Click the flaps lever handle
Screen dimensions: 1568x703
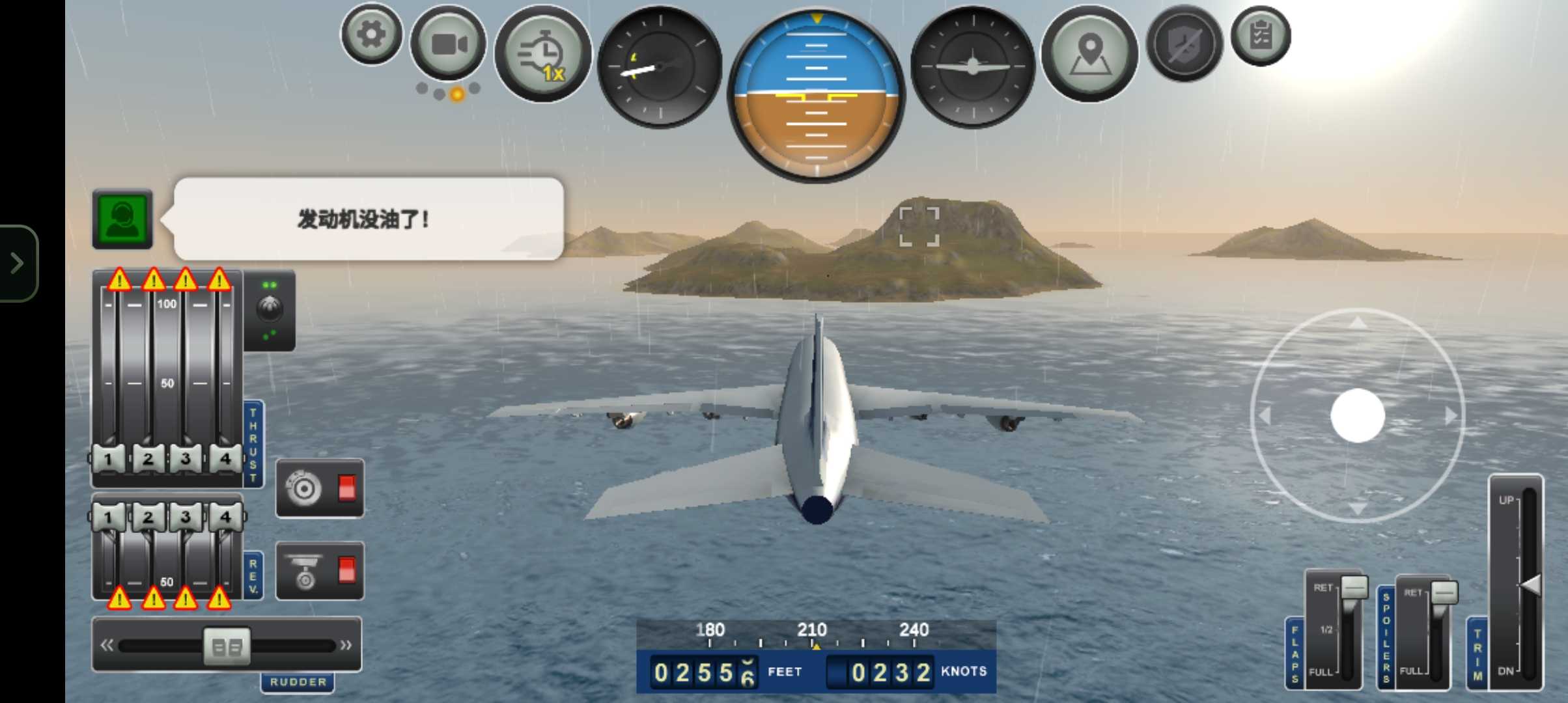(1354, 587)
